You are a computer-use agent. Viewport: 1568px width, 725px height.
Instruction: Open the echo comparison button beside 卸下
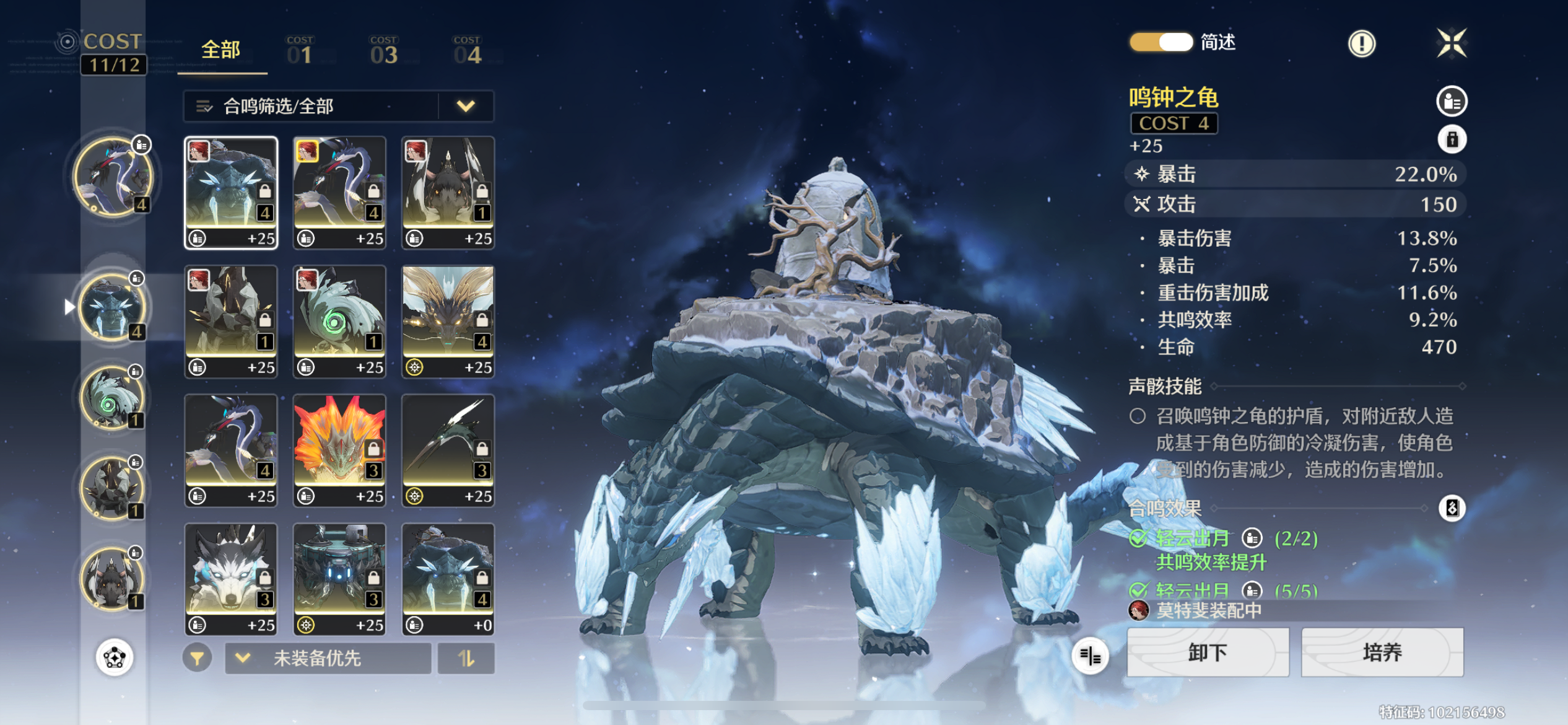[x=1091, y=656]
